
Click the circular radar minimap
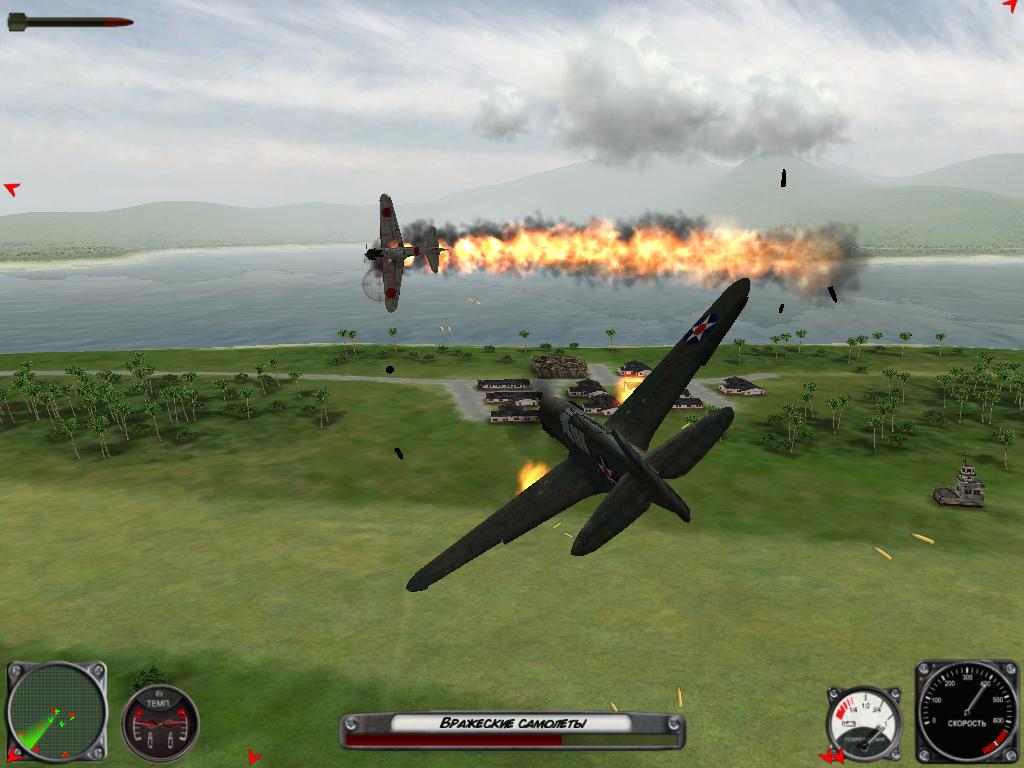pos(56,710)
